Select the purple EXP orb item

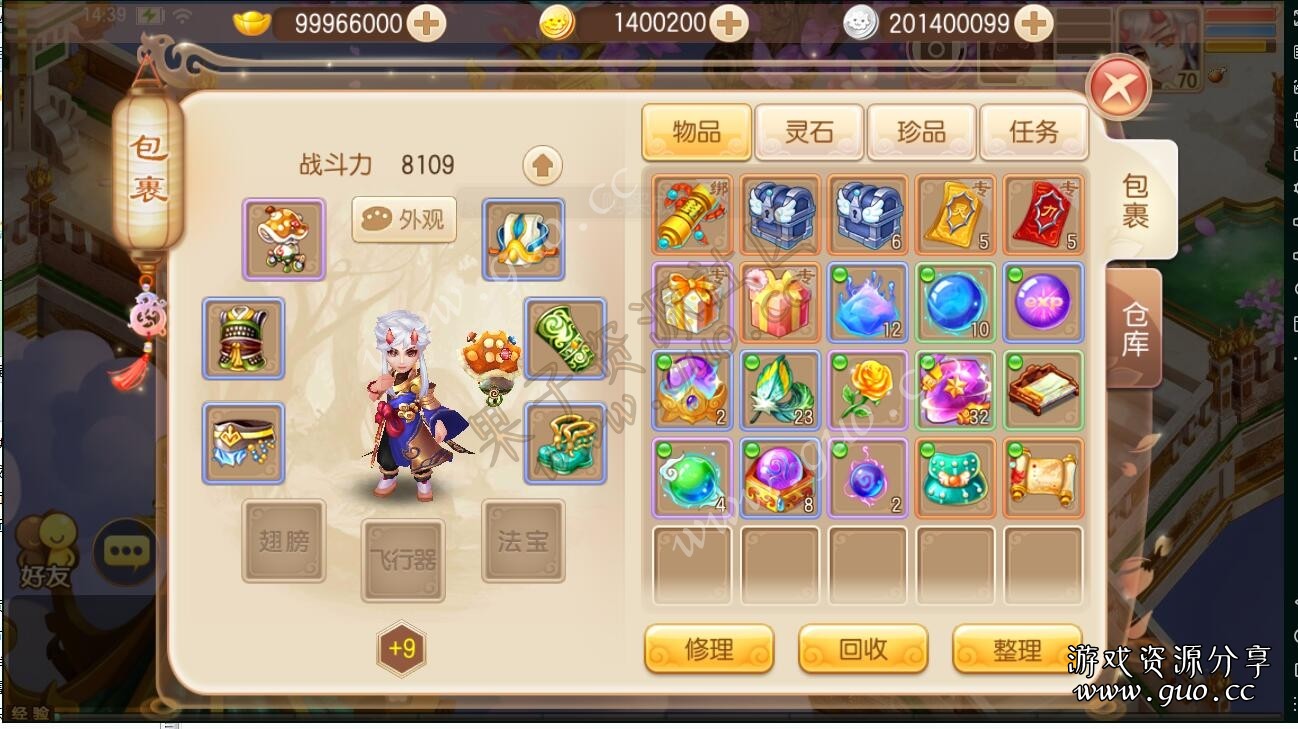point(1043,302)
